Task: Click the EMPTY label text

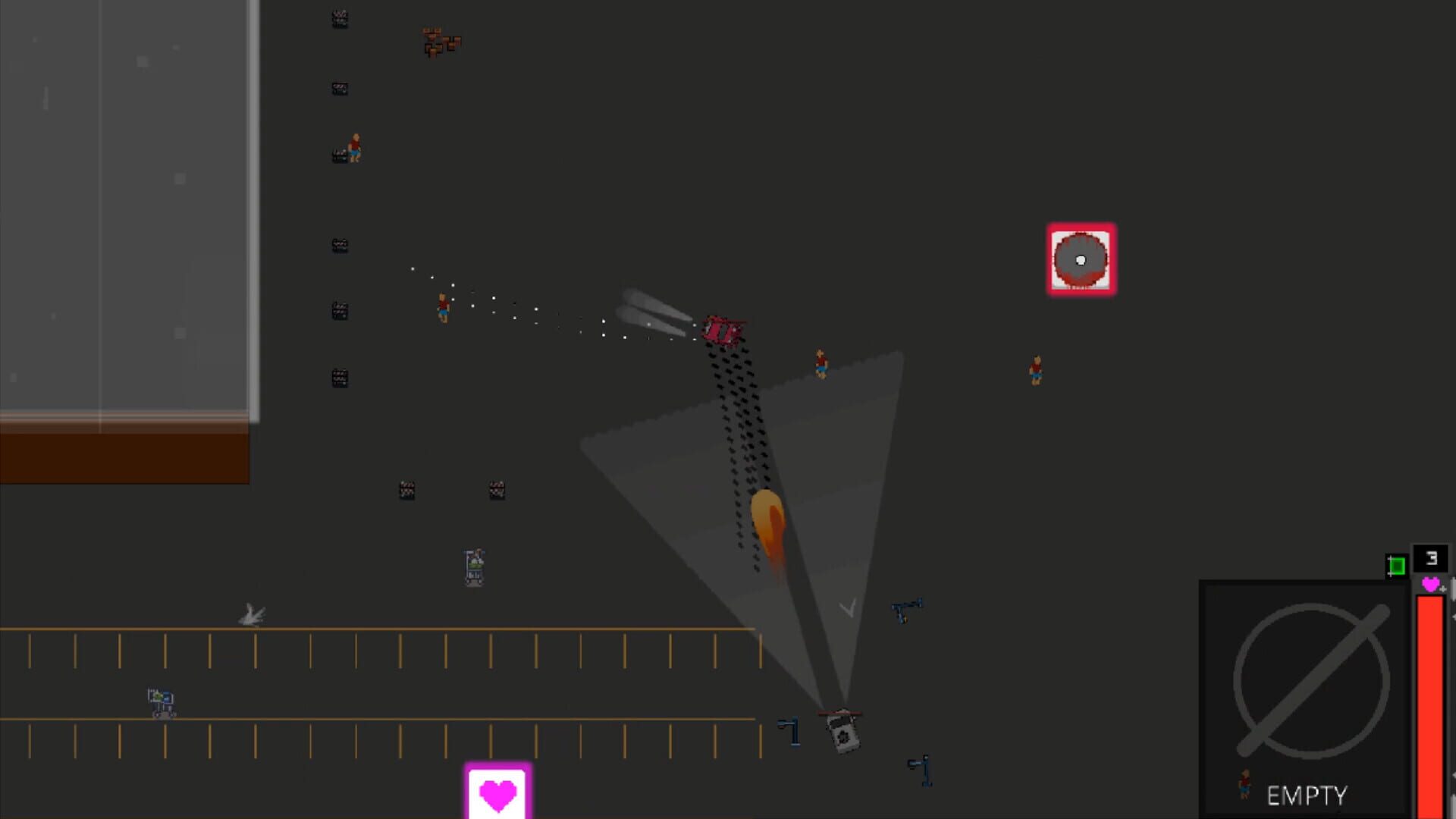Action: [1307, 795]
